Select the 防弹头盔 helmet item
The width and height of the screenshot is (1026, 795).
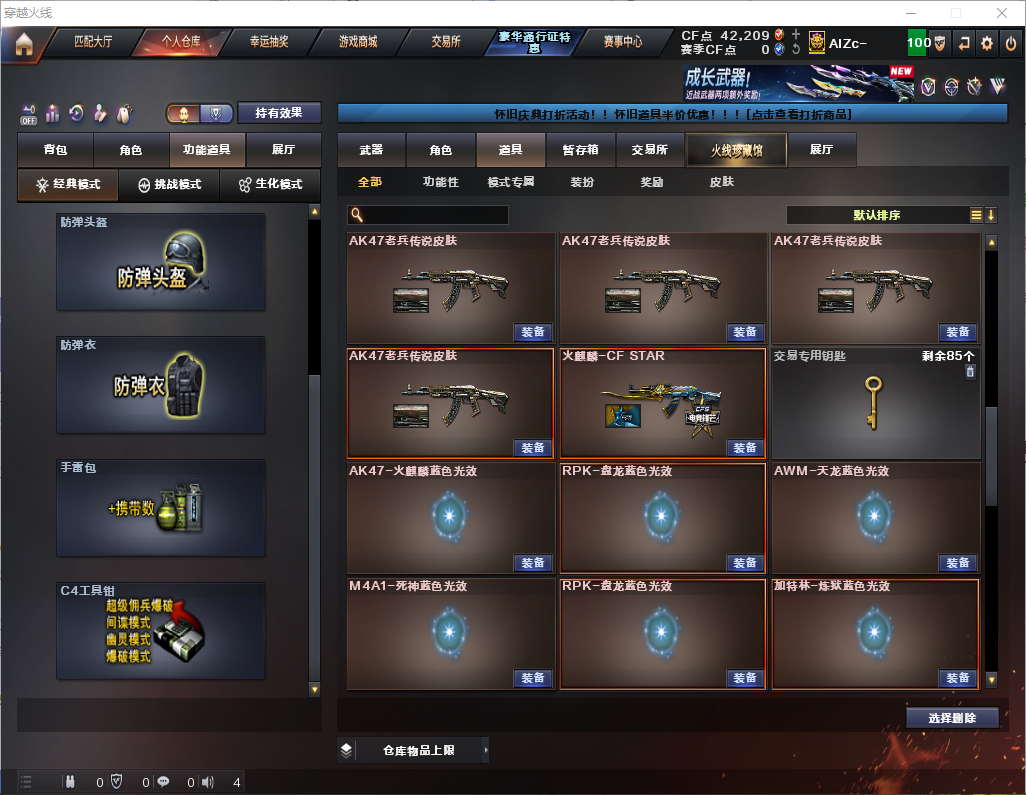pyautogui.click(x=161, y=262)
